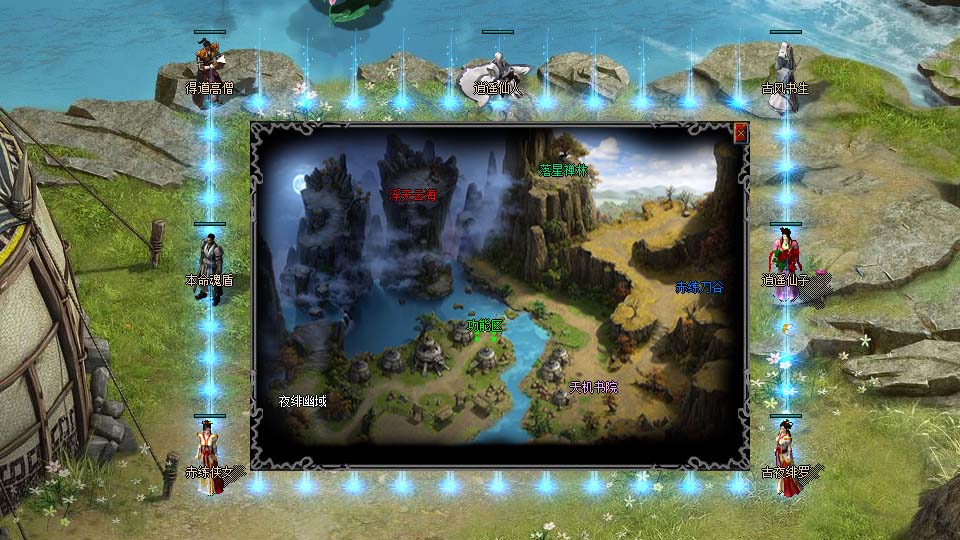Select the red 浮天云海 map location
This screenshot has width=960, height=540.
tap(413, 195)
